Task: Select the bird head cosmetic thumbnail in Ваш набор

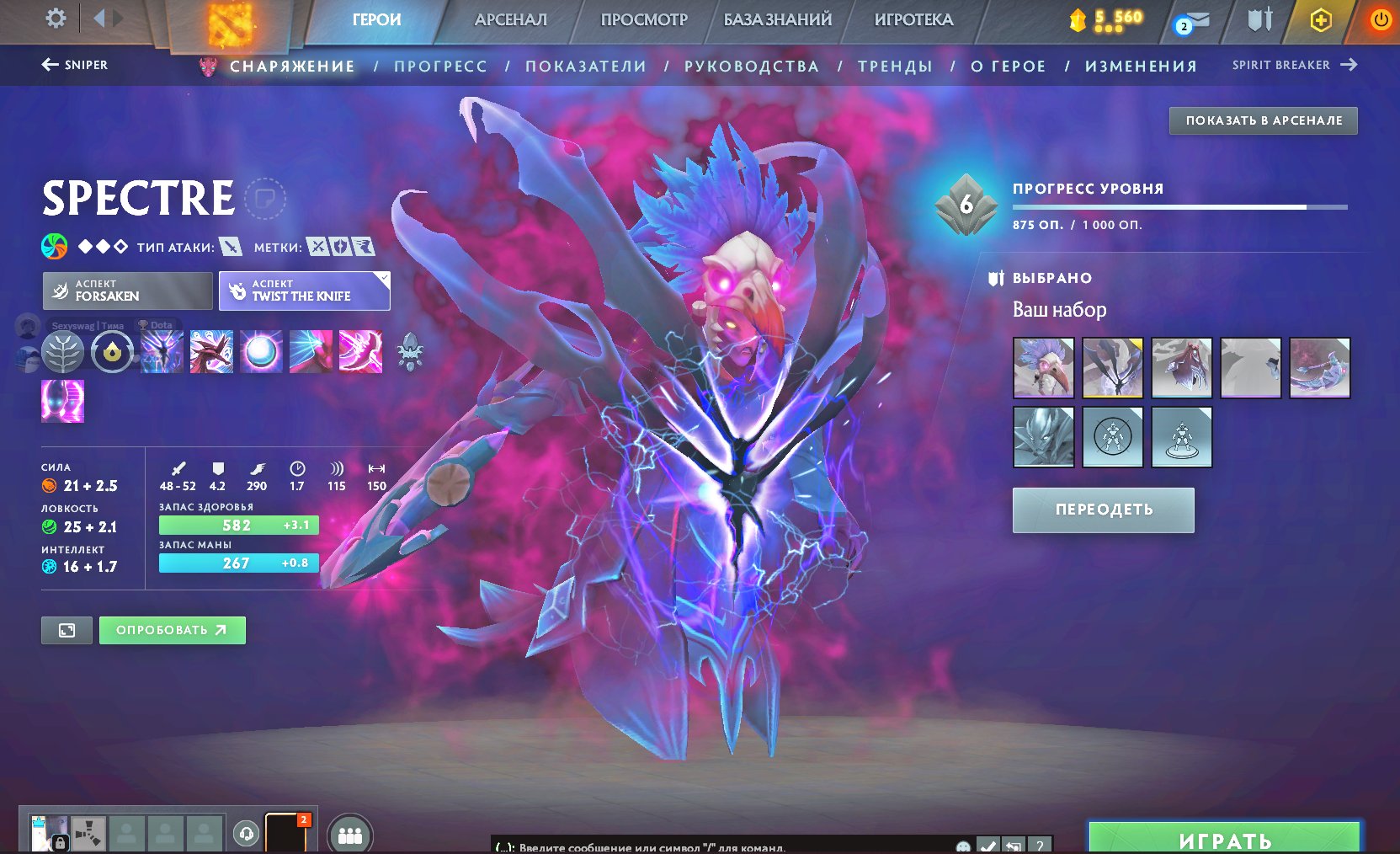Action: tap(1042, 368)
